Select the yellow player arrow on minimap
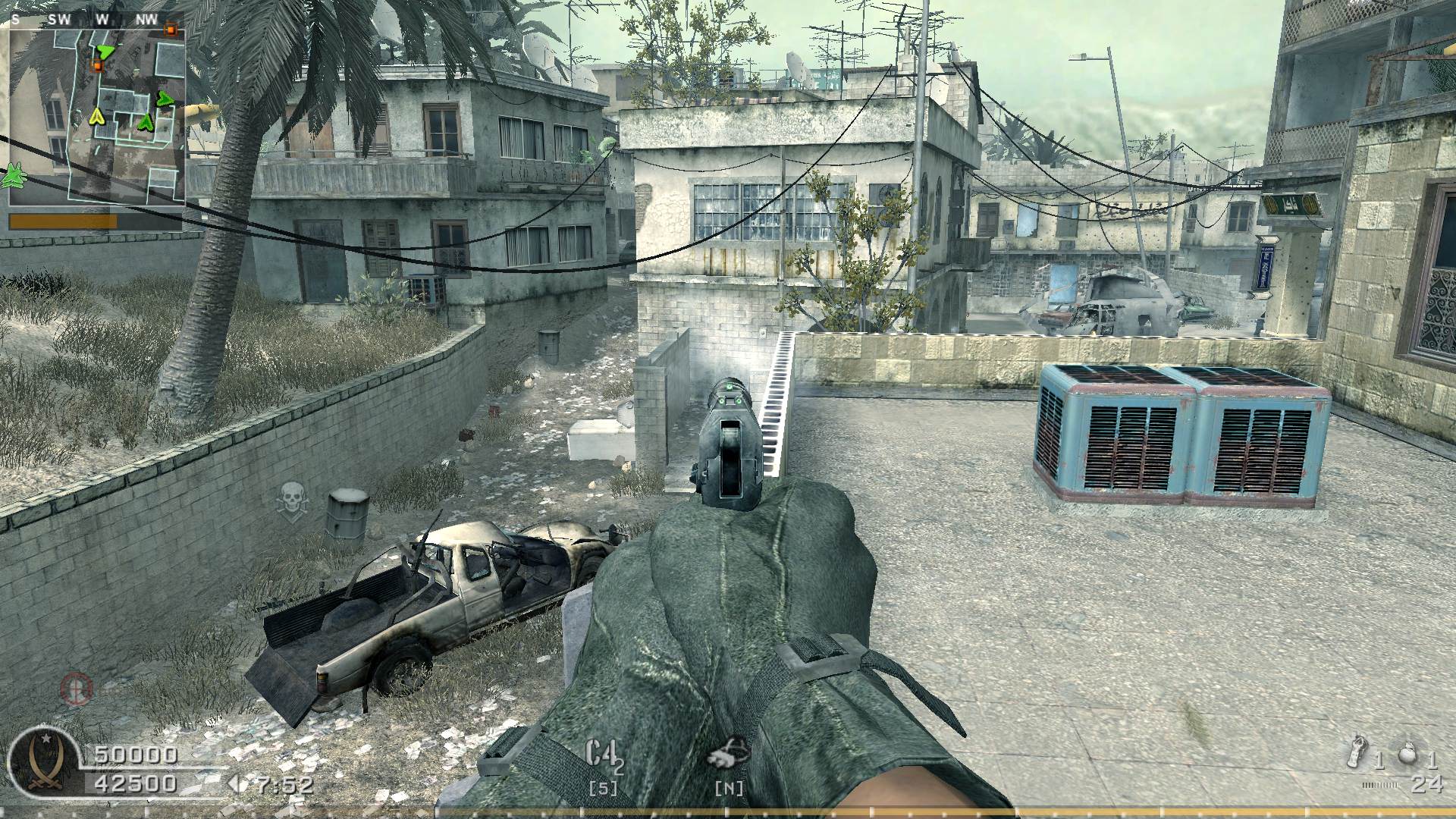This screenshot has height=819, width=1456. tap(97, 116)
